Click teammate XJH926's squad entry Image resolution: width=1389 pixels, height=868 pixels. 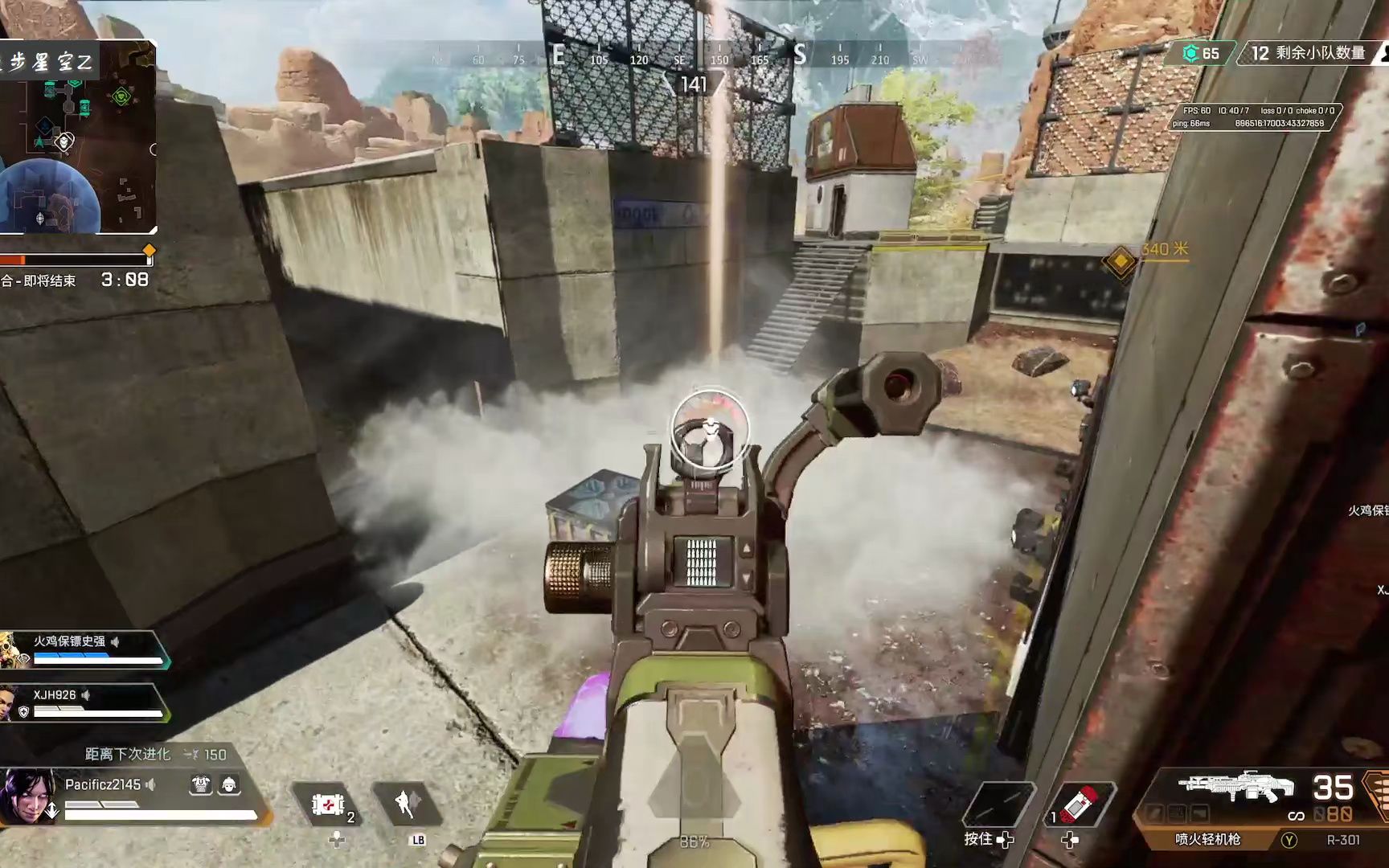pos(84,702)
